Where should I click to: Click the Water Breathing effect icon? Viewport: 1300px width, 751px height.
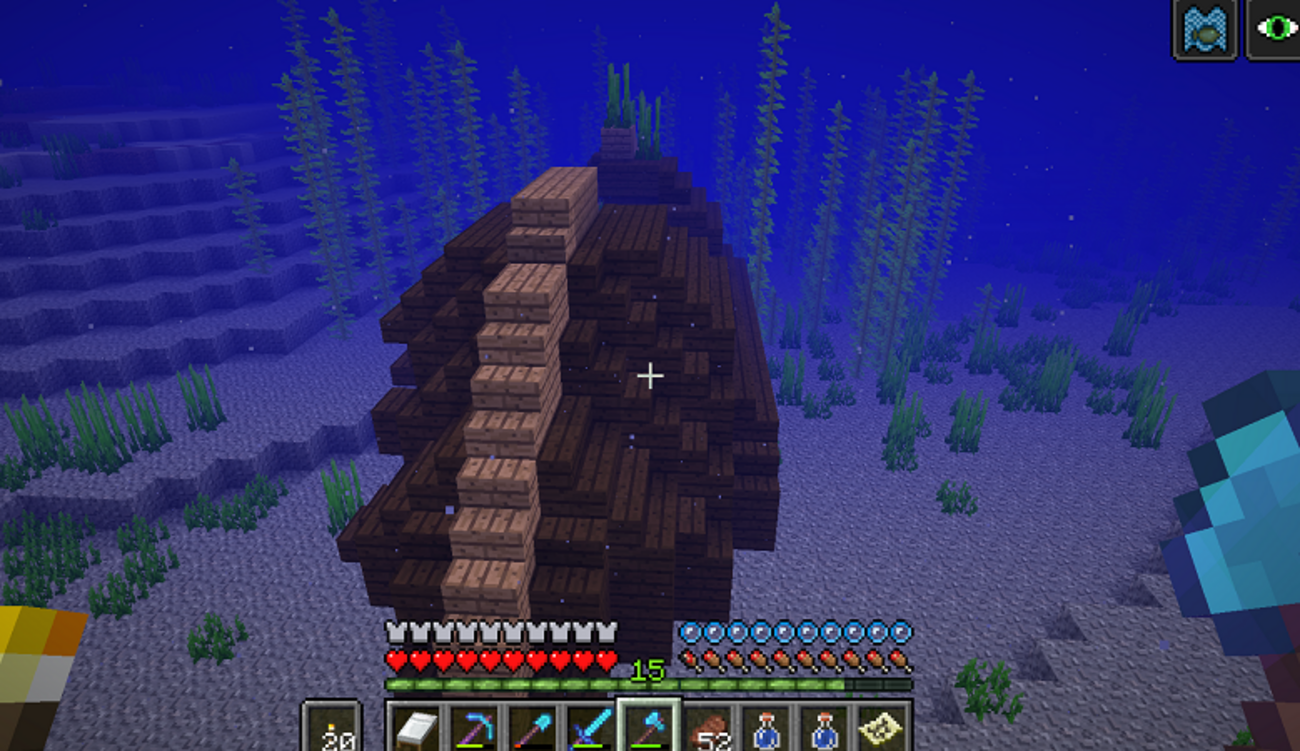[x=1205, y=30]
